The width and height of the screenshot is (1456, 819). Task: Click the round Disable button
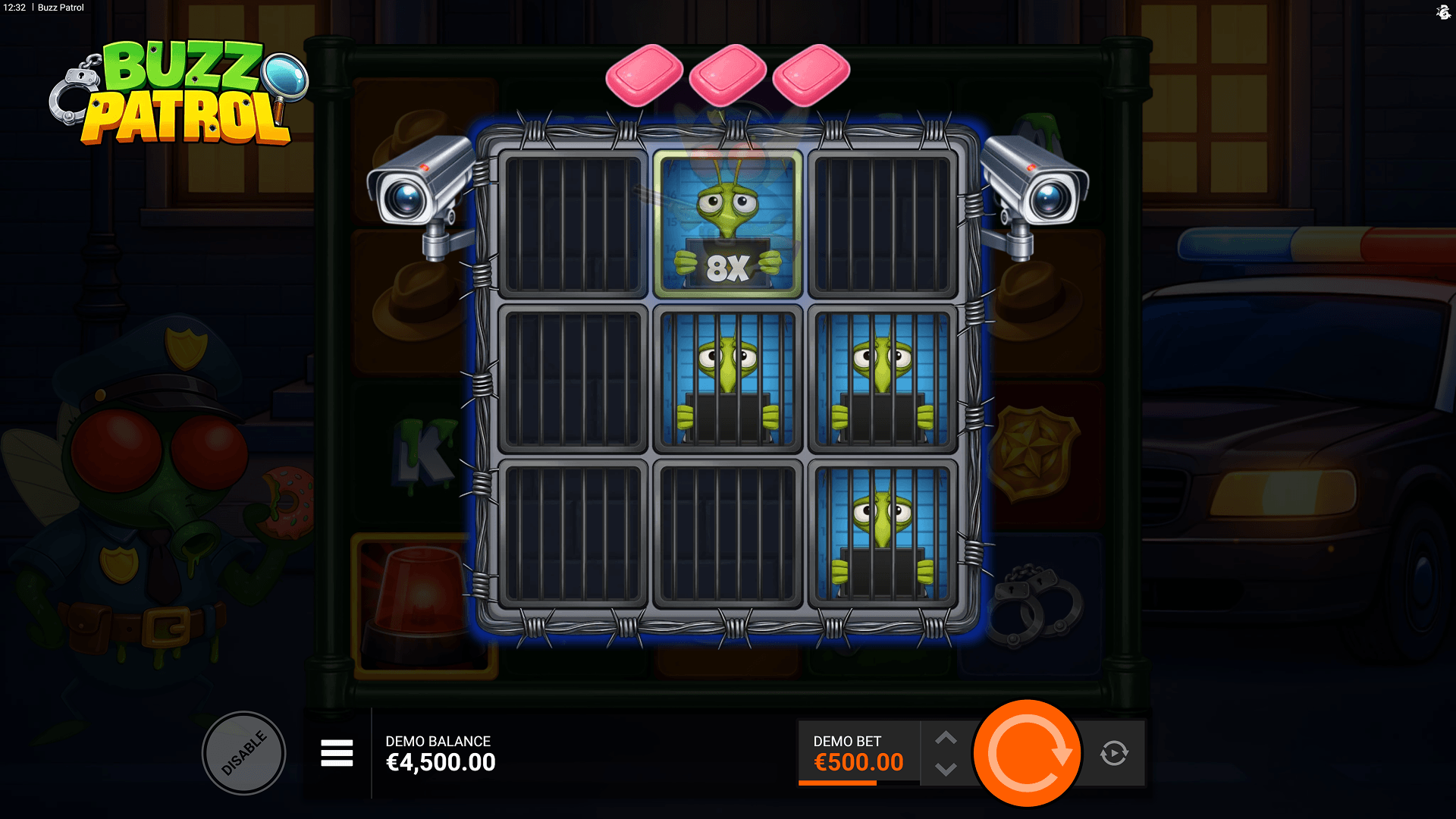tap(243, 753)
